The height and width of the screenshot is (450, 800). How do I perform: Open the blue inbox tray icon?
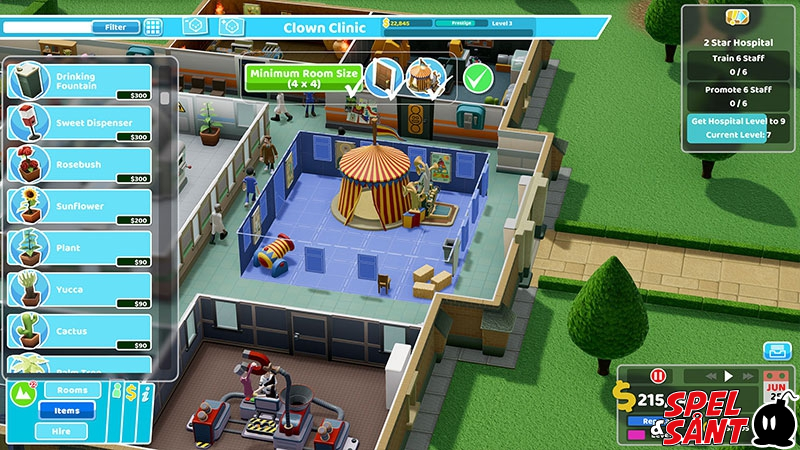776,351
